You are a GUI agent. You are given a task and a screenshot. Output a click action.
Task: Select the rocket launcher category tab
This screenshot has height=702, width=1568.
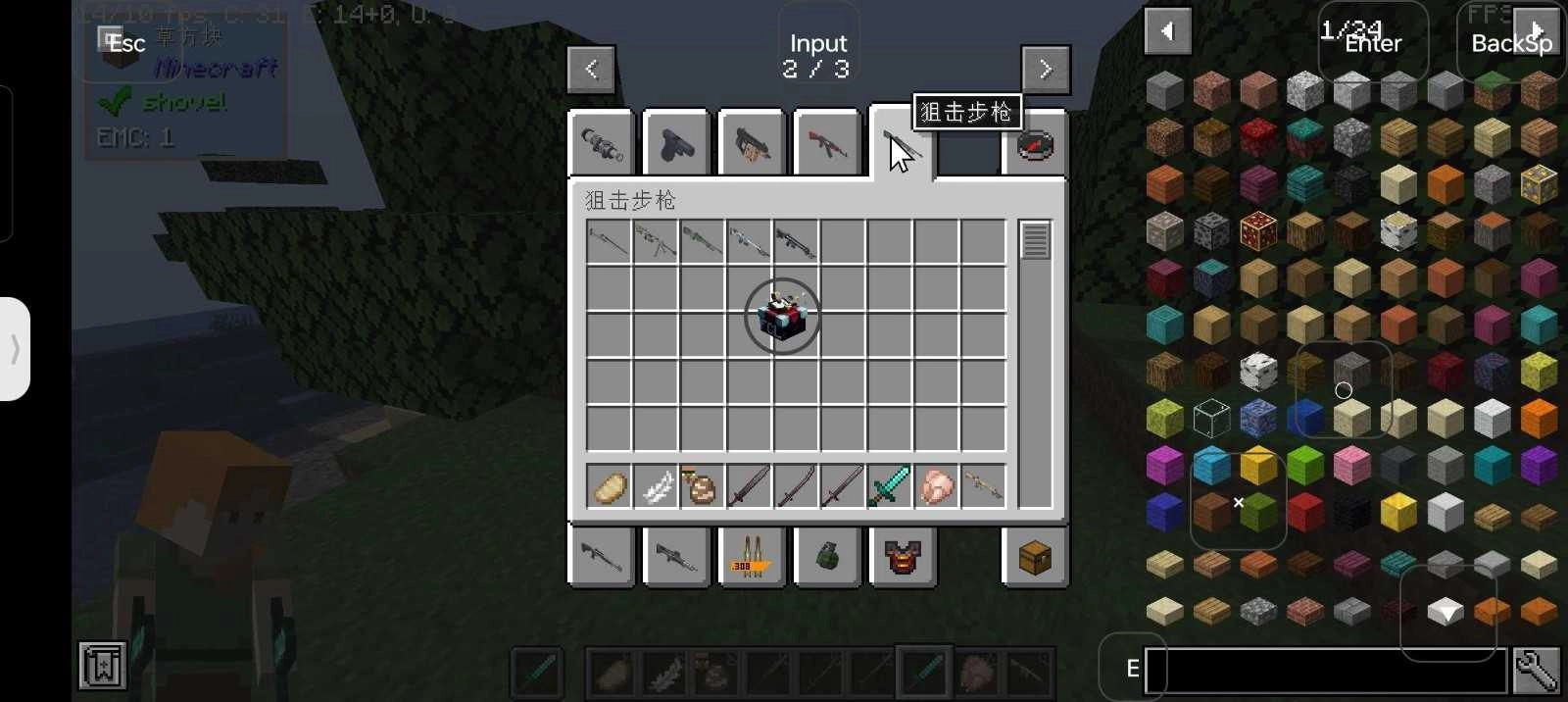pyautogui.click(x=602, y=144)
